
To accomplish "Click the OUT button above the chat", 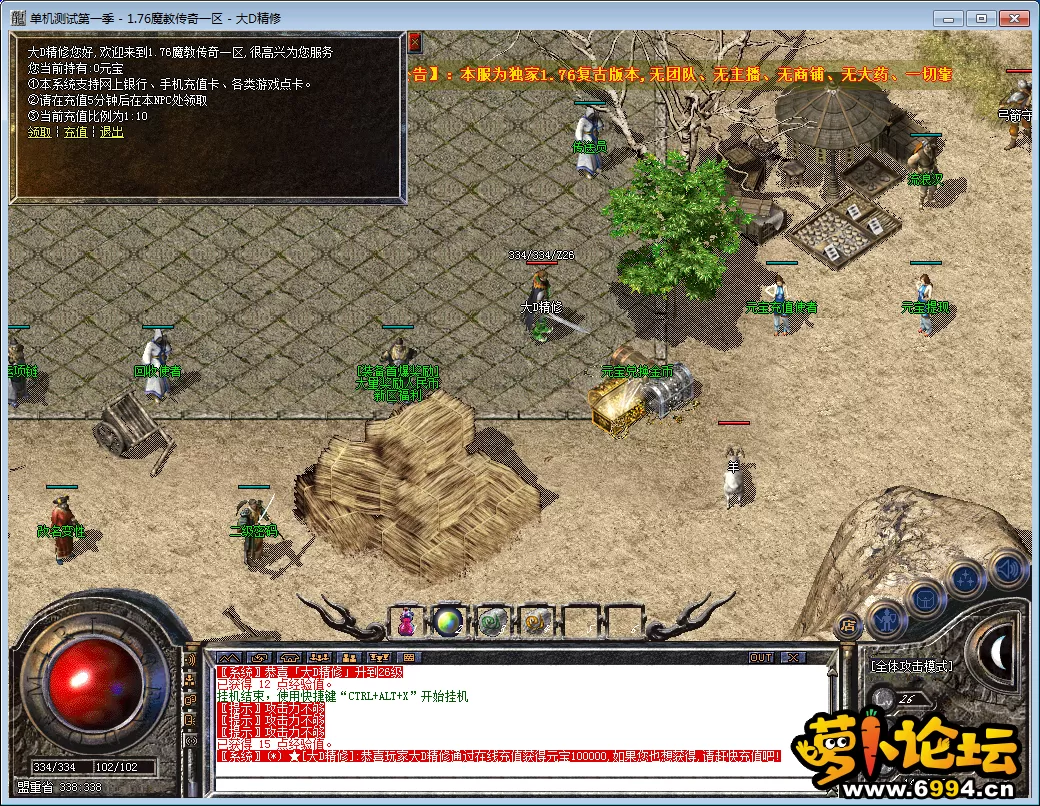I will tap(761, 657).
